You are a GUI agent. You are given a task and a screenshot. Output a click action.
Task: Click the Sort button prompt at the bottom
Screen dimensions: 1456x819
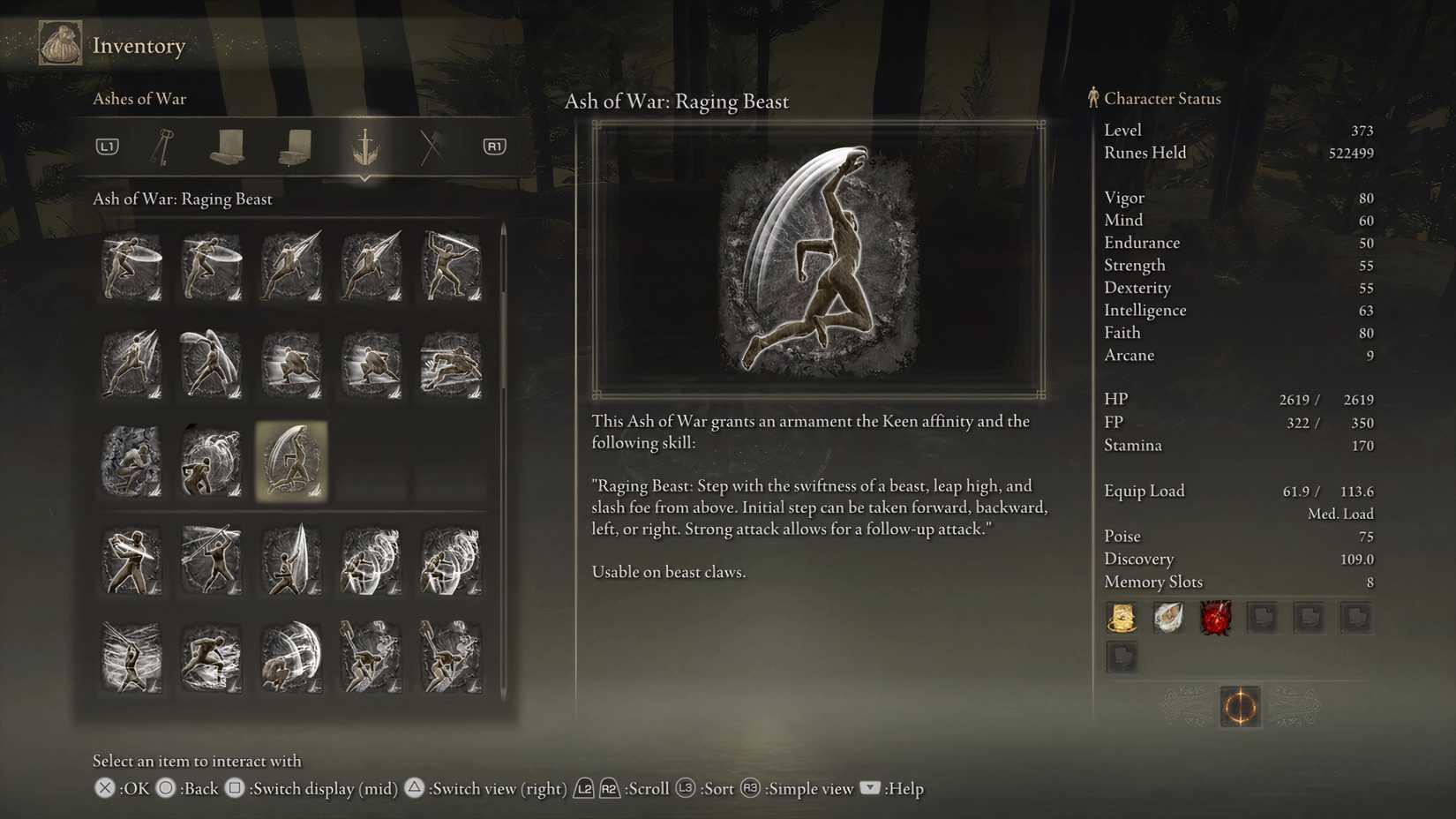706,788
